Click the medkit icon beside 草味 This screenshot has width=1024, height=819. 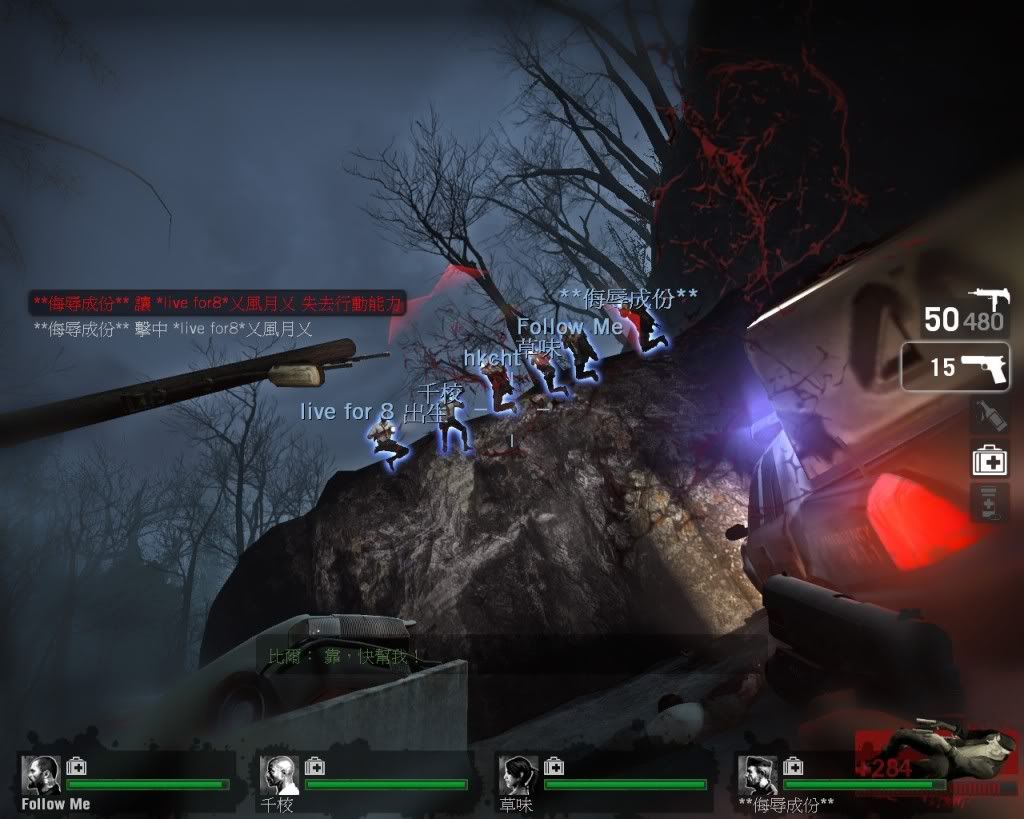click(554, 767)
